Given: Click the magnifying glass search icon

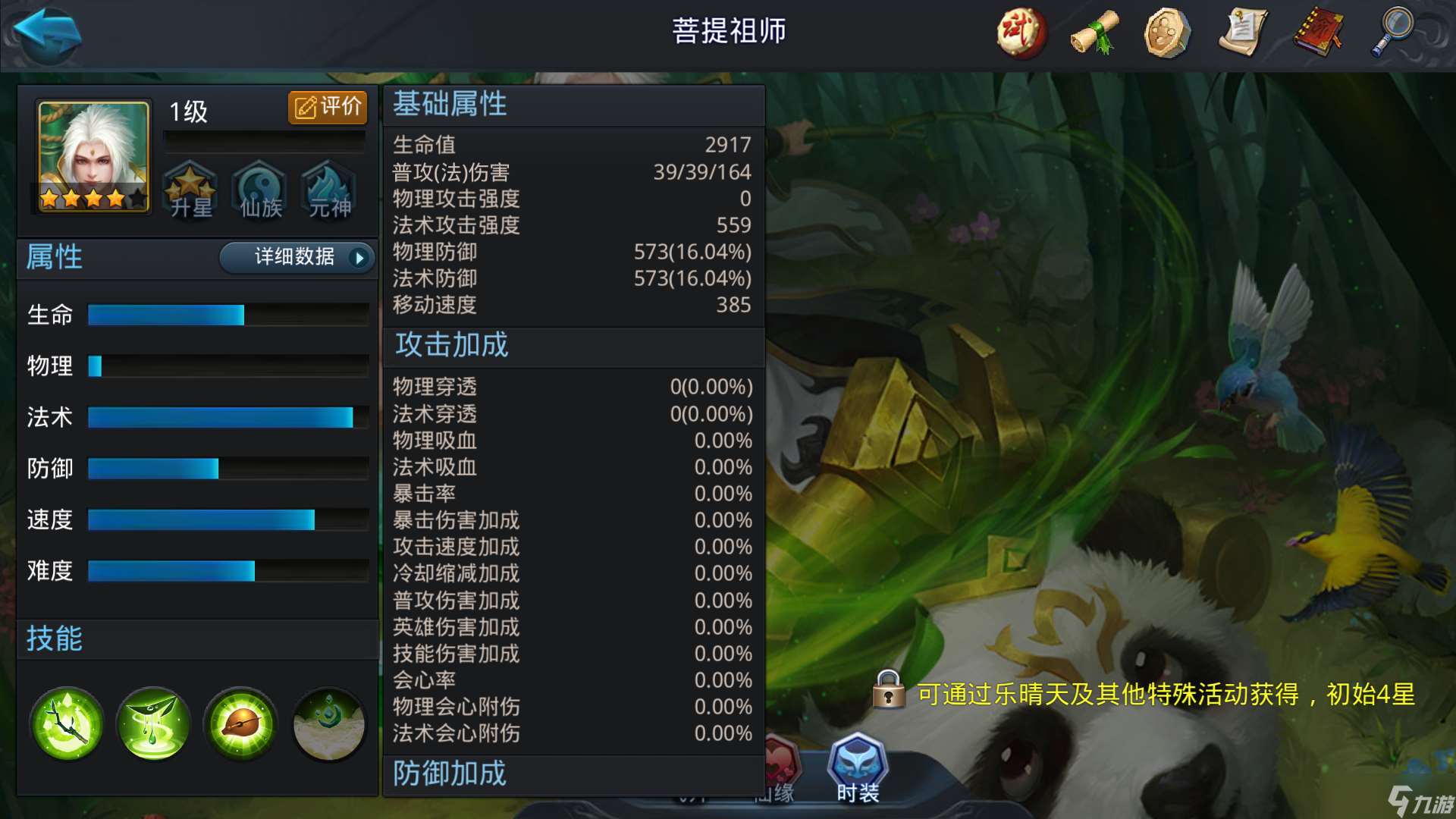Looking at the screenshot, I should 1392,33.
